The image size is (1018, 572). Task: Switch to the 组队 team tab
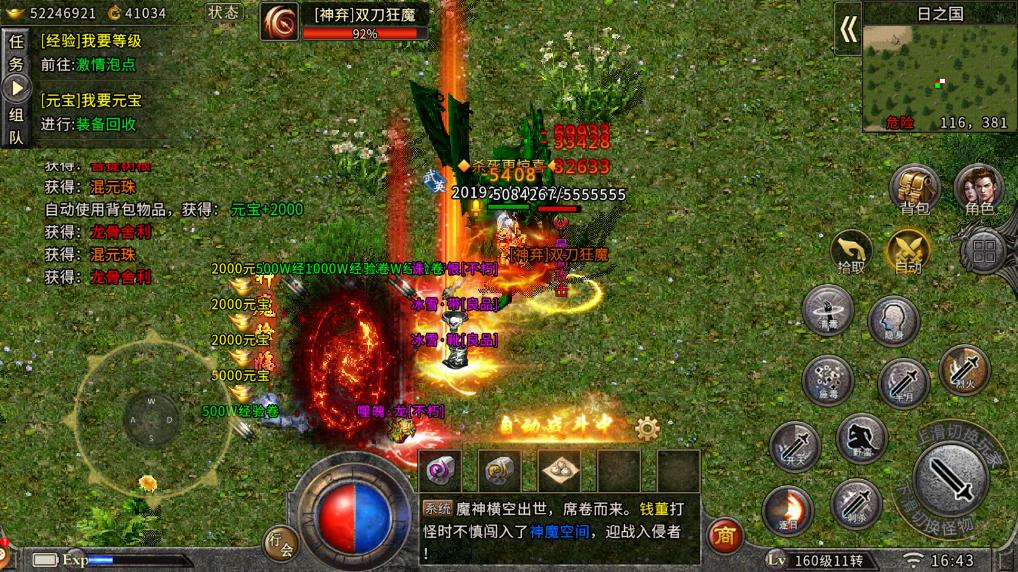[x=16, y=125]
